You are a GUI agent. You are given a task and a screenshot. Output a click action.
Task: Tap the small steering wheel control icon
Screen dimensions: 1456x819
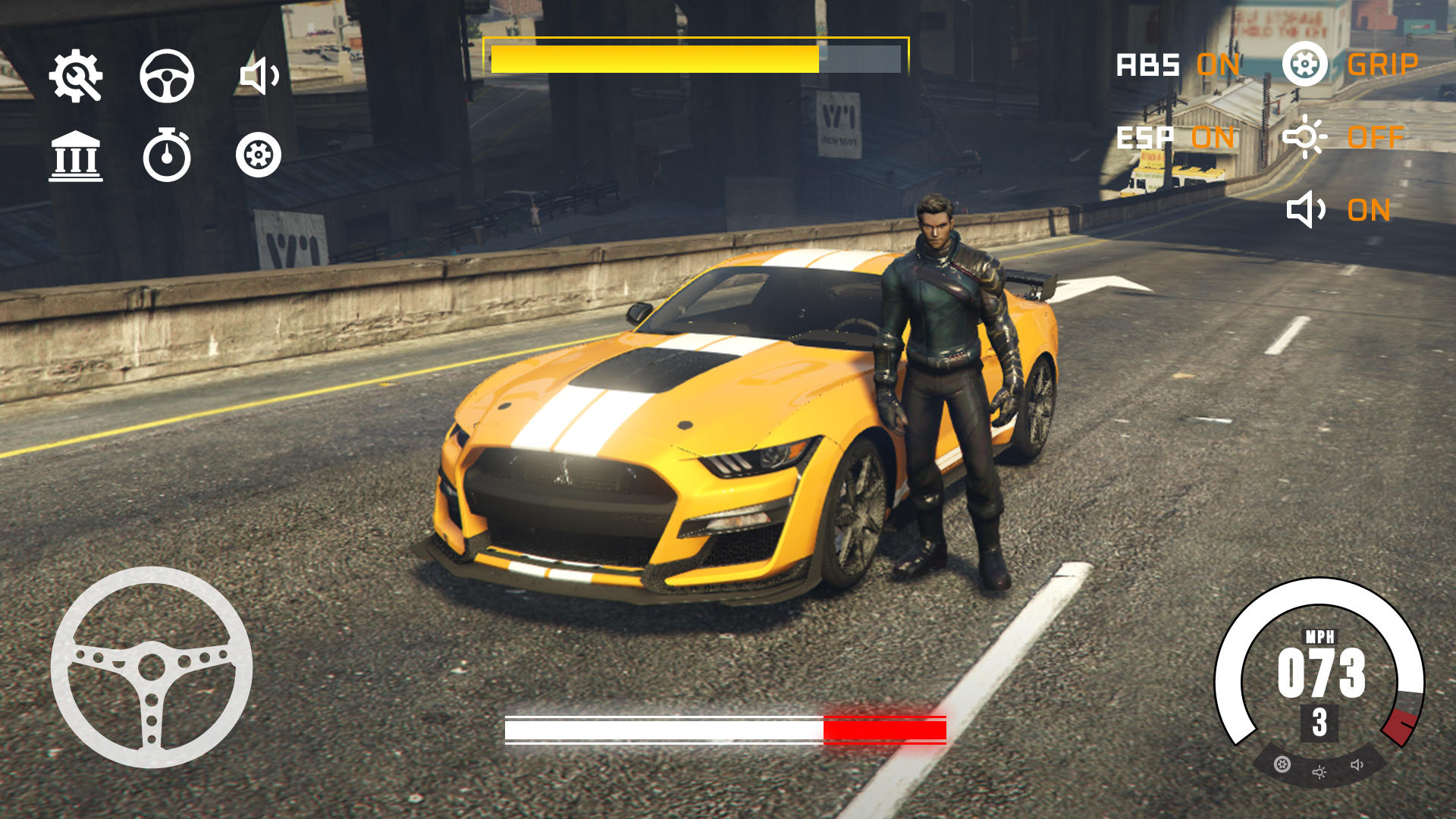167,76
